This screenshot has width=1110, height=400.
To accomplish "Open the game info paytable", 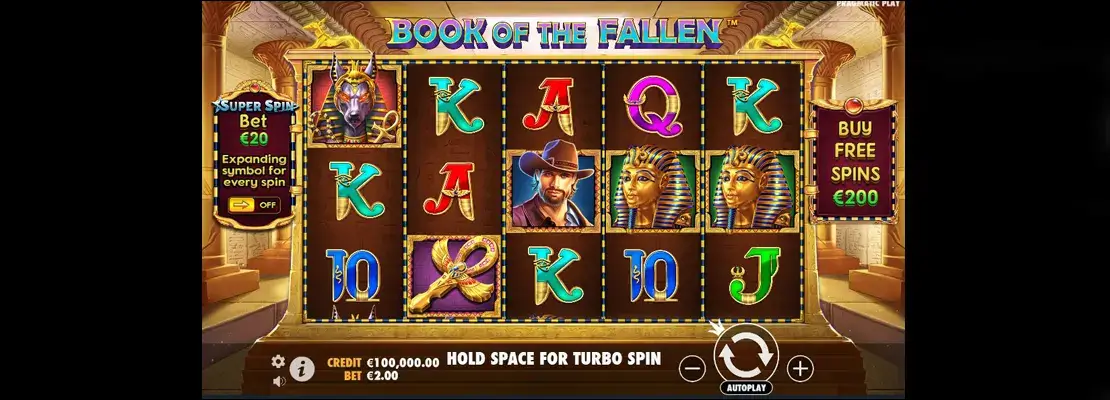I will pyautogui.click(x=302, y=369).
